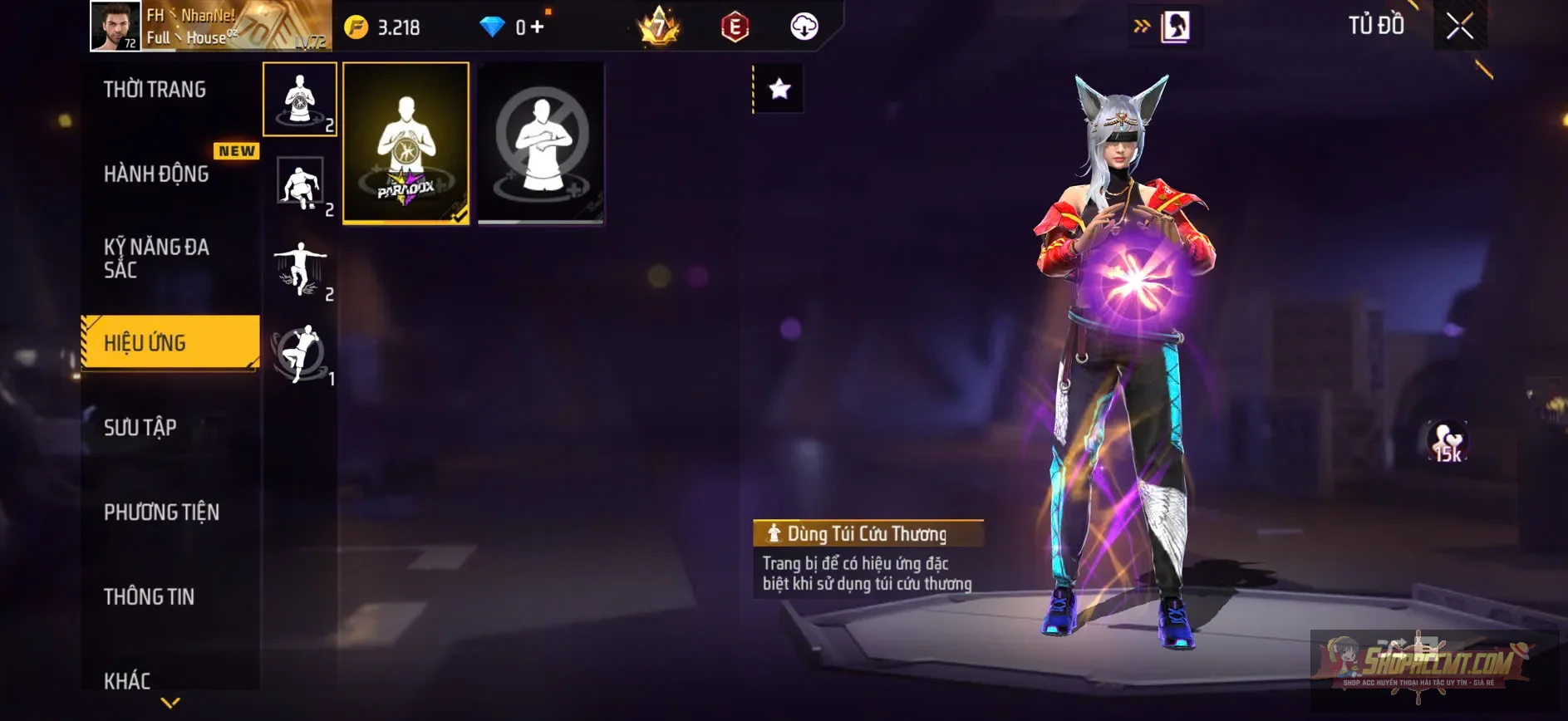The image size is (1568, 721).
Task: Deselect the equipped medkit effect slot
Action: coord(300,100)
